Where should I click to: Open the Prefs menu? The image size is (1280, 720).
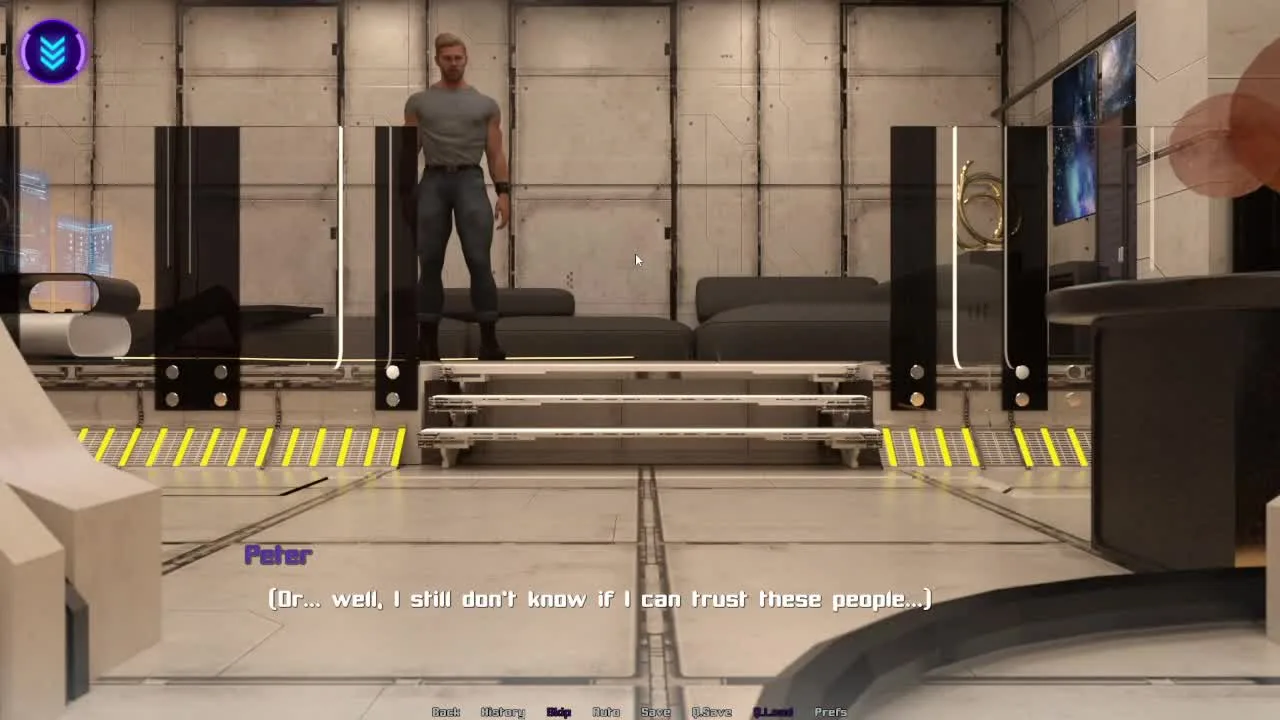click(831, 712)
